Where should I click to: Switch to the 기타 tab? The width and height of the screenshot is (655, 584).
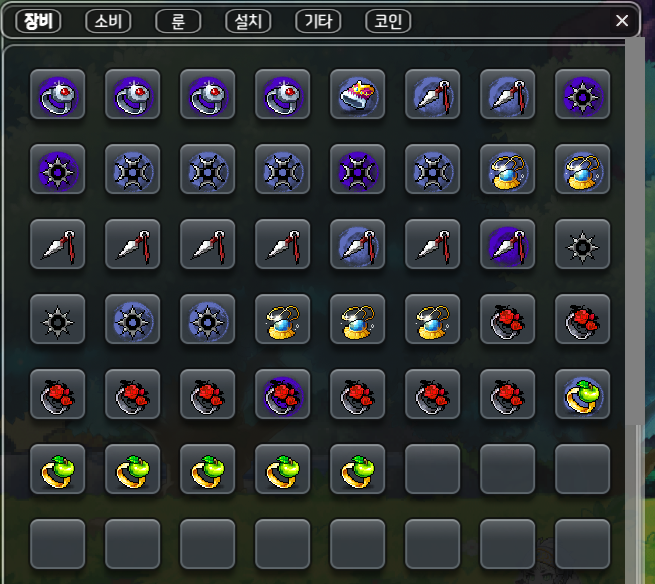click(x=318, y=21)
